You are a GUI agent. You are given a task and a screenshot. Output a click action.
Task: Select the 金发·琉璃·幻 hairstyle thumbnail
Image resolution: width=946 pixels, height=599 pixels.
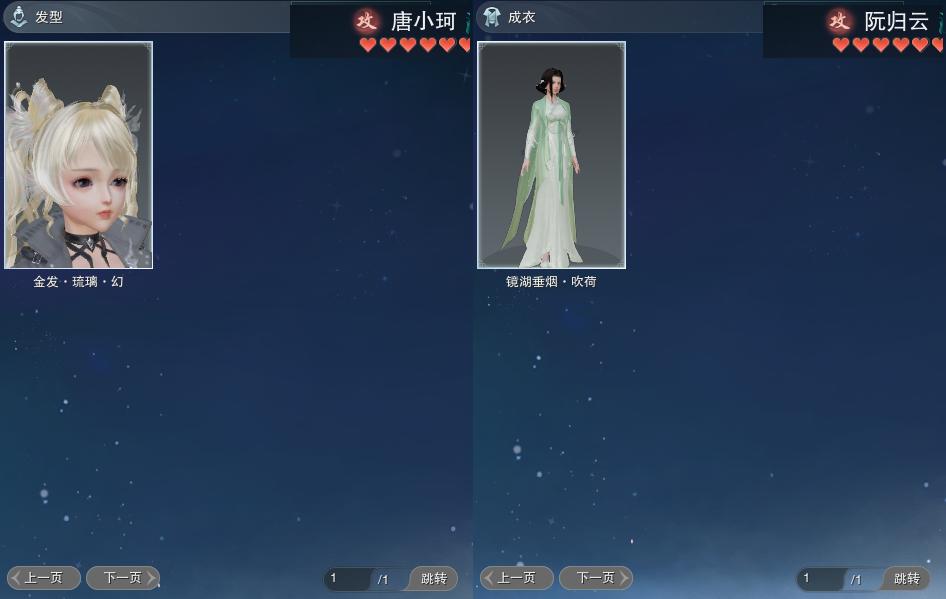[x=79, y=155]
